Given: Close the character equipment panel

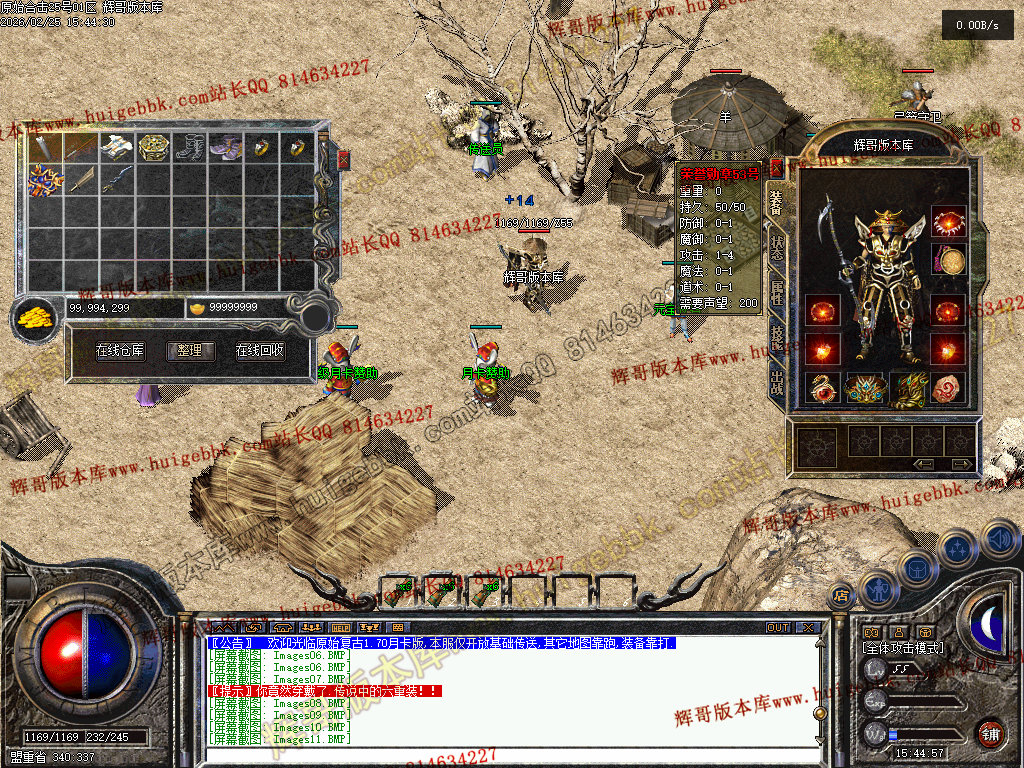Looking at the screenshot, I should tap(777, 168).
